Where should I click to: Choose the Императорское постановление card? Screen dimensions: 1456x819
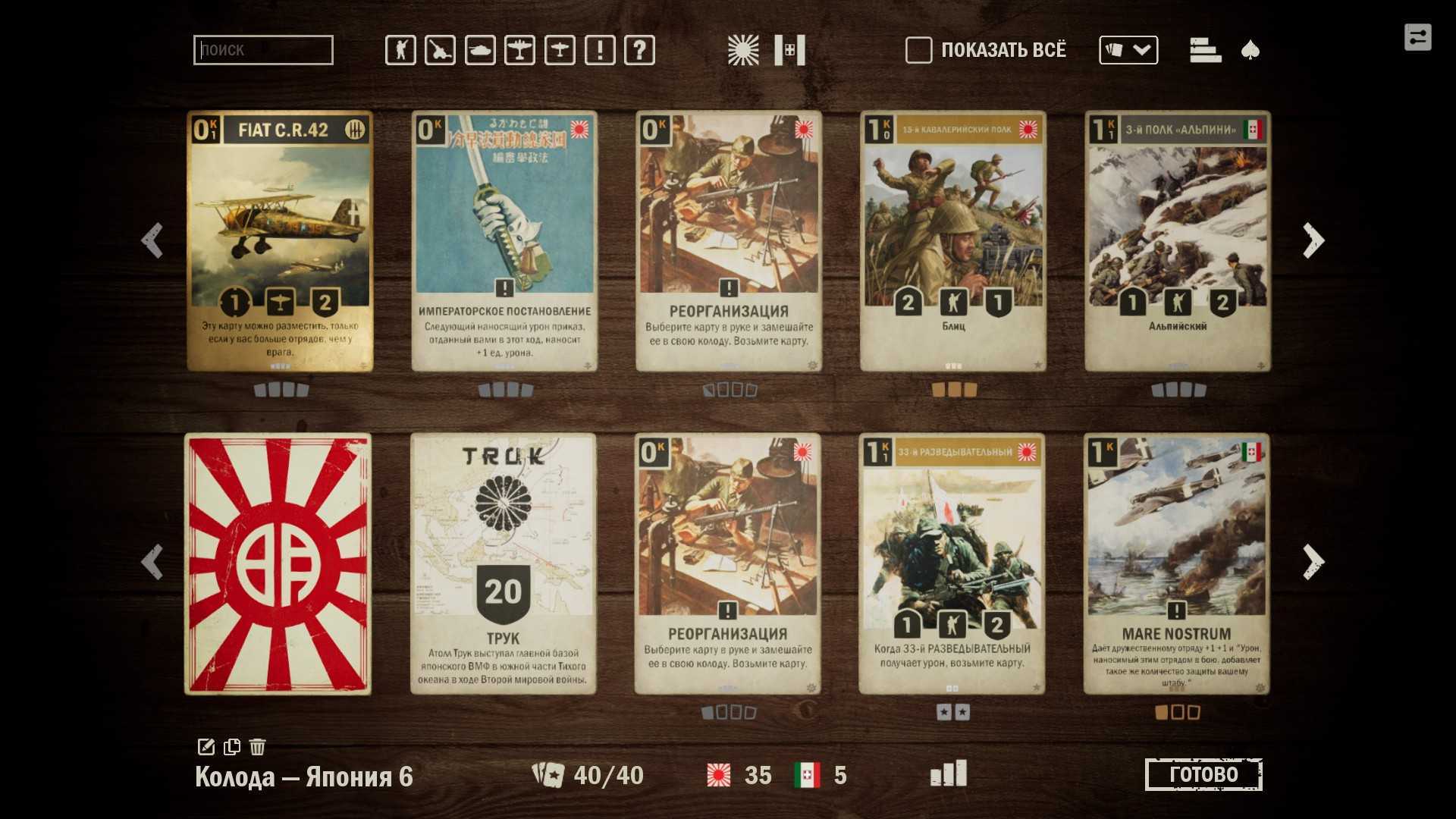tap(504, 241)
